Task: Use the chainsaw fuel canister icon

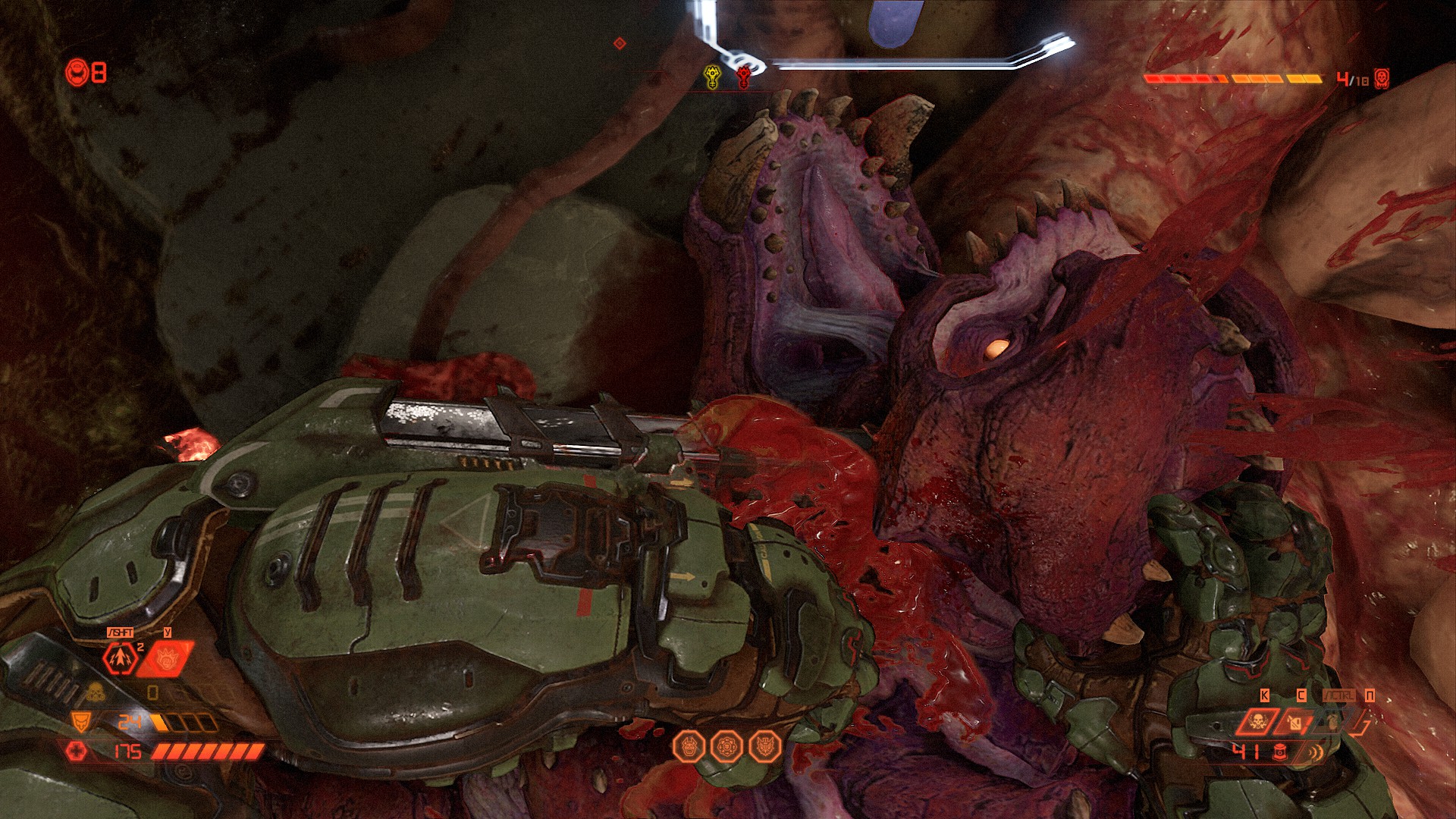Action: click(1296, 721)
